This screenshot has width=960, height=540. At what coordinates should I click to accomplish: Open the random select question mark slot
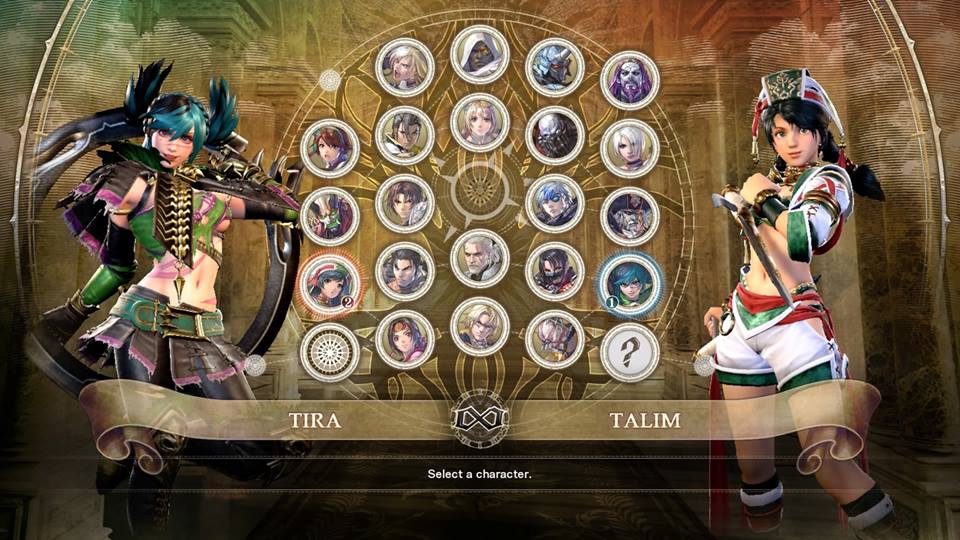click(630, 352)
